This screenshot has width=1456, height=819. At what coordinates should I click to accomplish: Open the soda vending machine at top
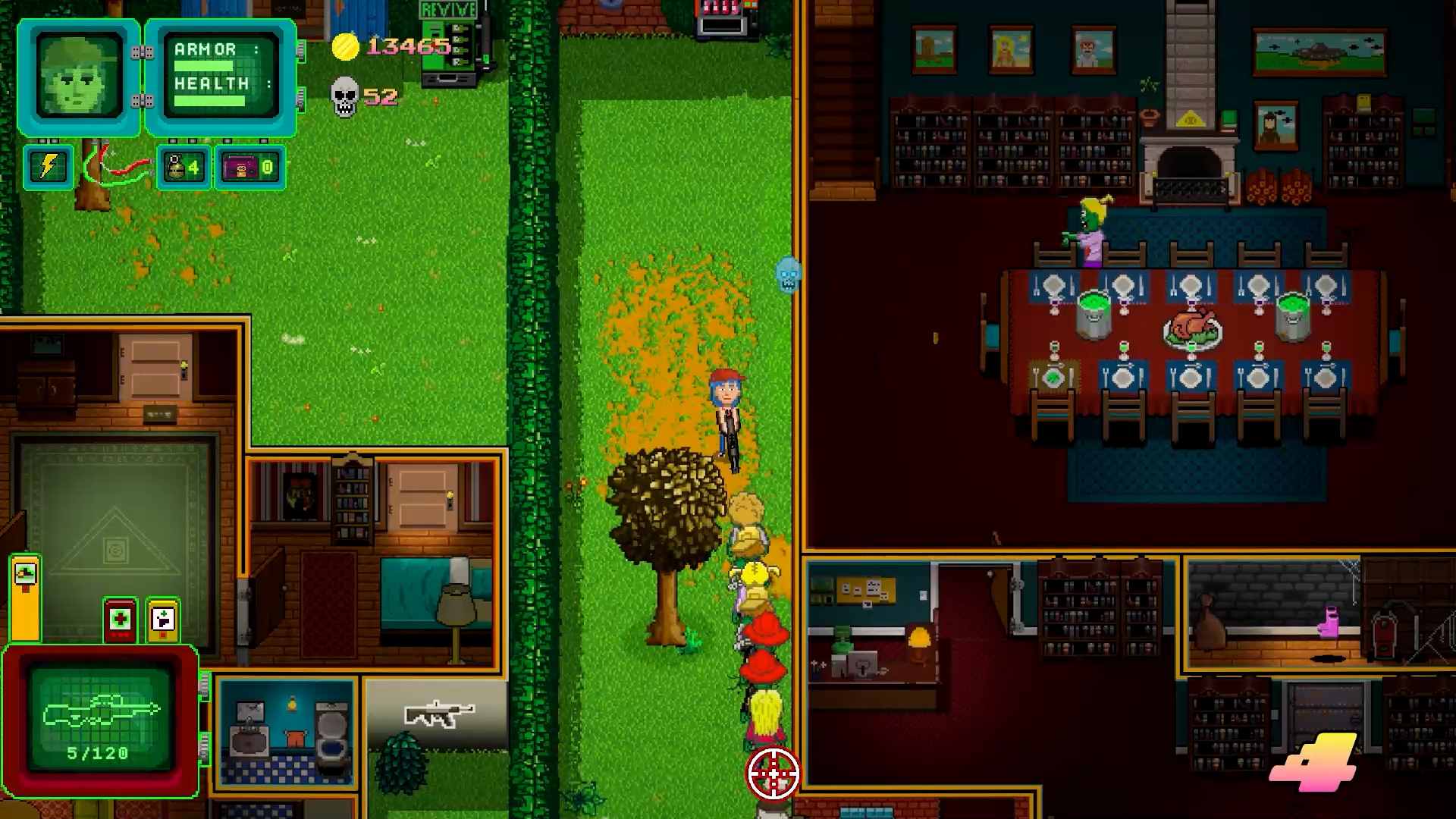(720, 15)
